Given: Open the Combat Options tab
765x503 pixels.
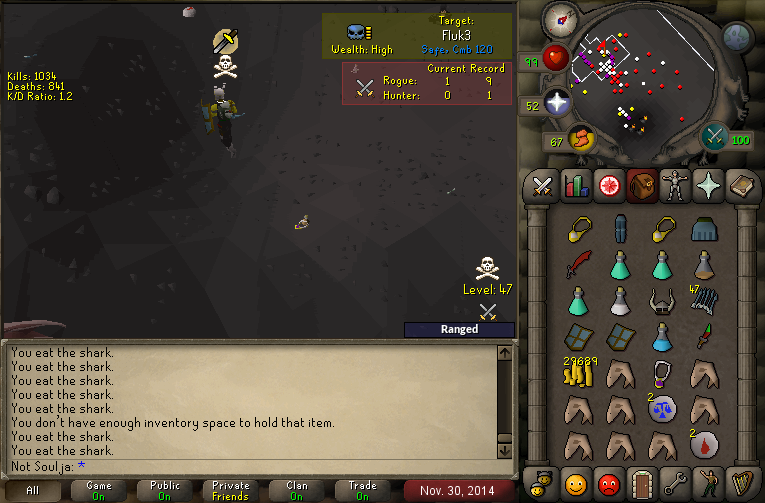Looking at the screenshot, I should (541, 186).
